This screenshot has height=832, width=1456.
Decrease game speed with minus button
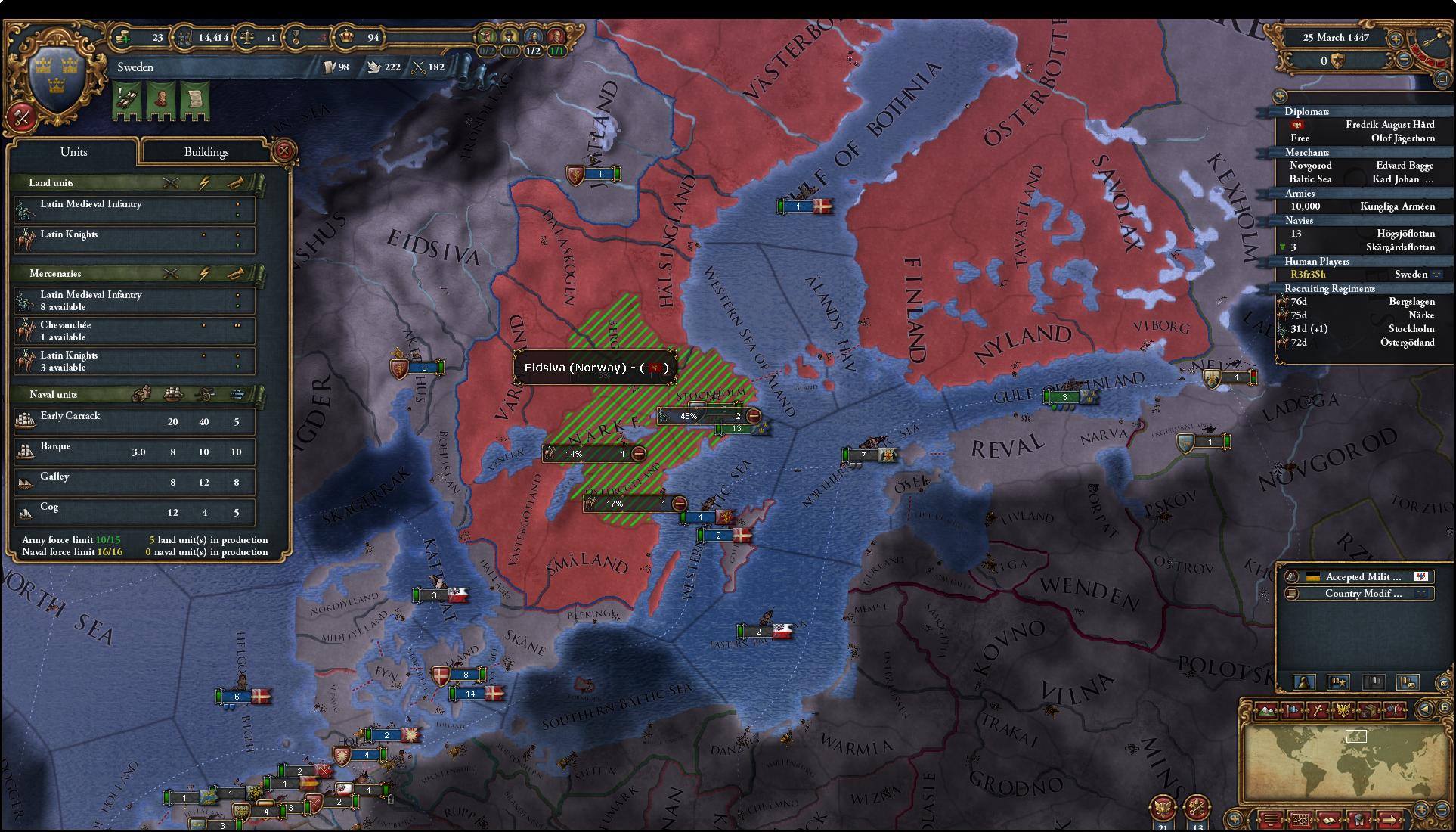[1404, 59]
